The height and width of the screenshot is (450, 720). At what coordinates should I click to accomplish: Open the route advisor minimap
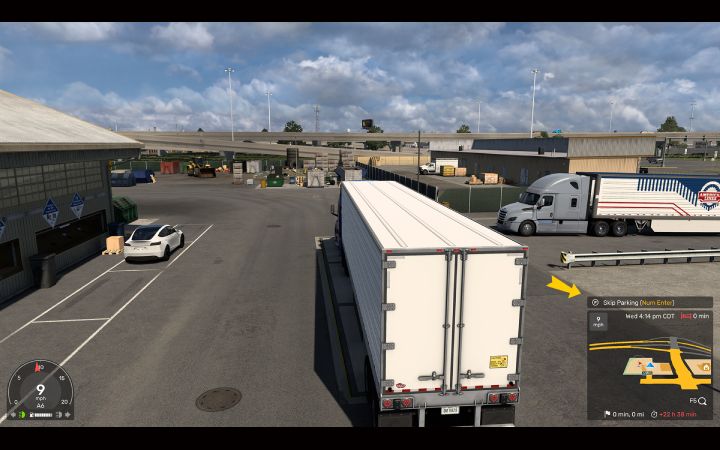pyautogui.click(x=650, y=363)
